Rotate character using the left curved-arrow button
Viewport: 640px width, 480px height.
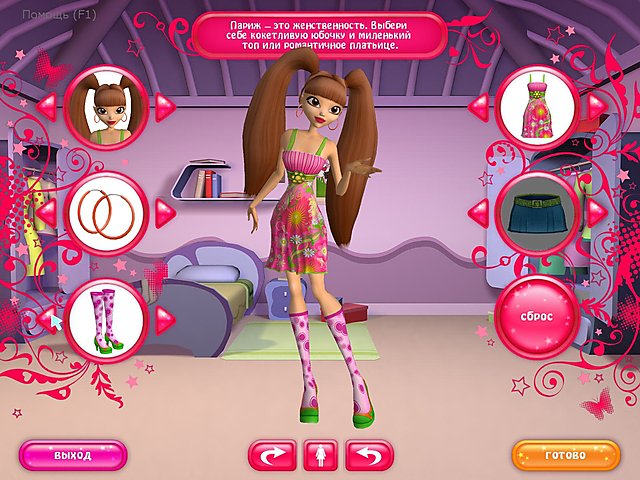(272, 455)
